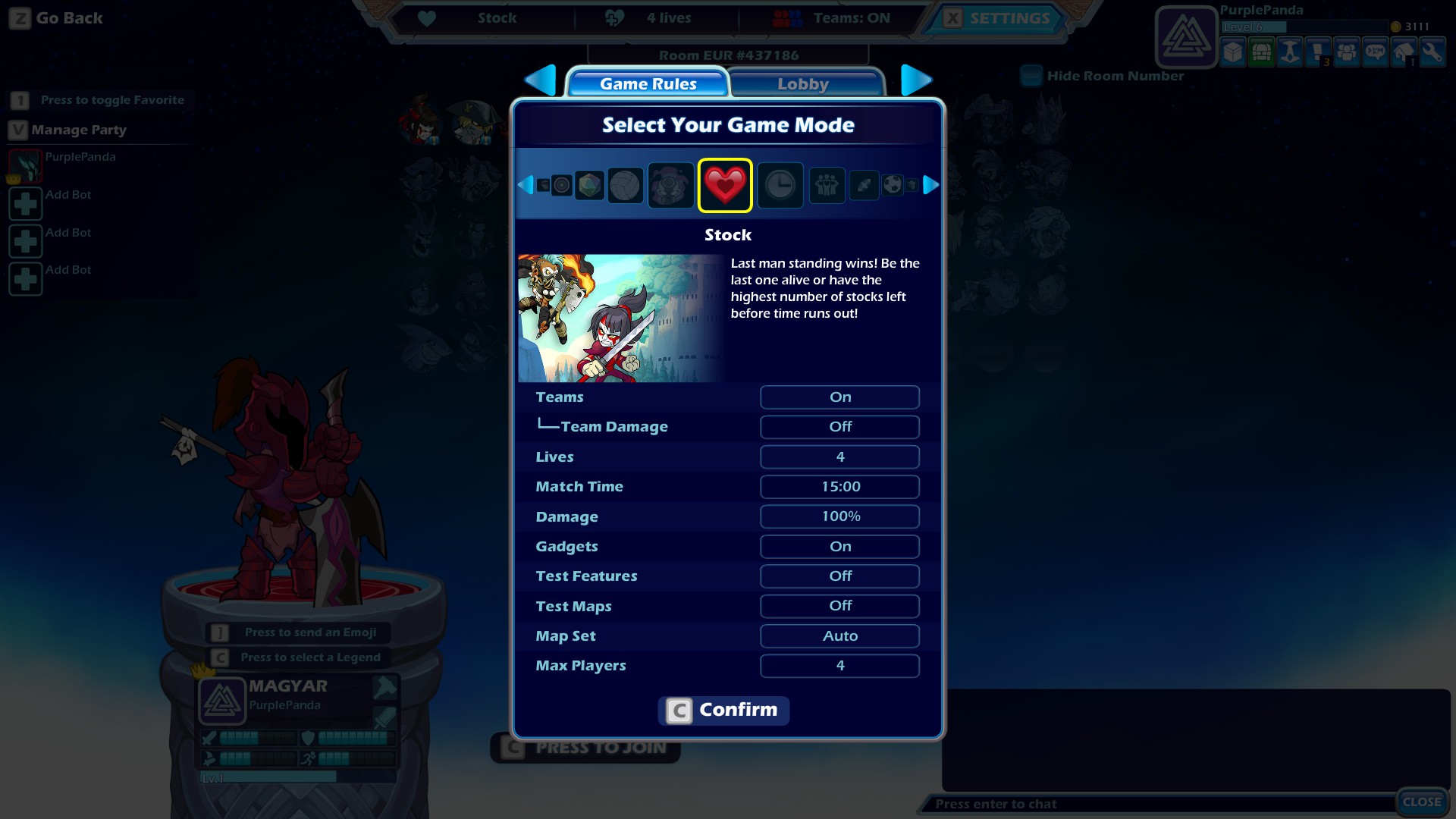Choose the clock timed game mode icon
Viewport: 1456px width, 819px height.
(x=780, y=185)
